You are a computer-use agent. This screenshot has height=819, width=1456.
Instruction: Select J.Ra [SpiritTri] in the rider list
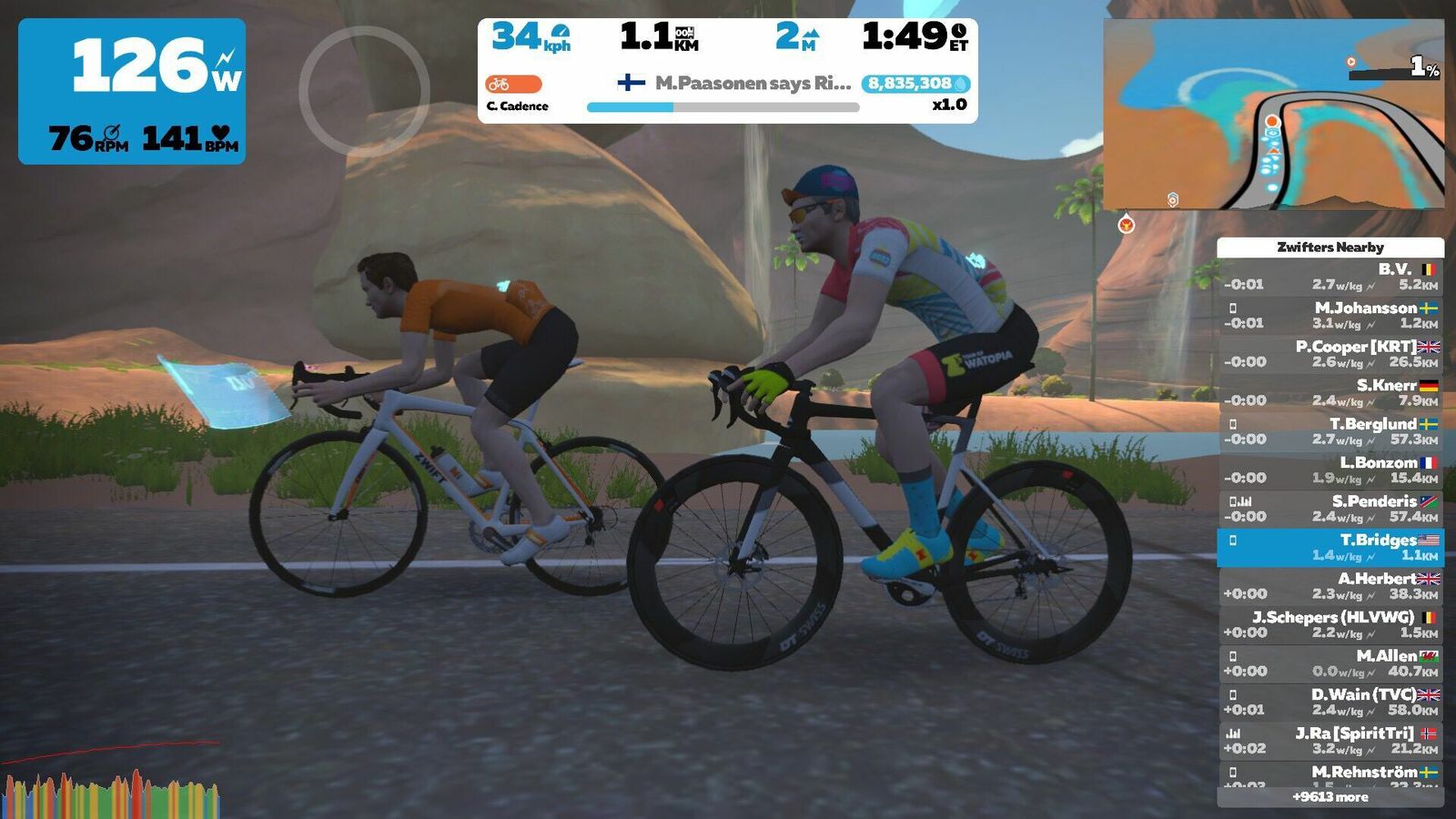point(1330,741)
